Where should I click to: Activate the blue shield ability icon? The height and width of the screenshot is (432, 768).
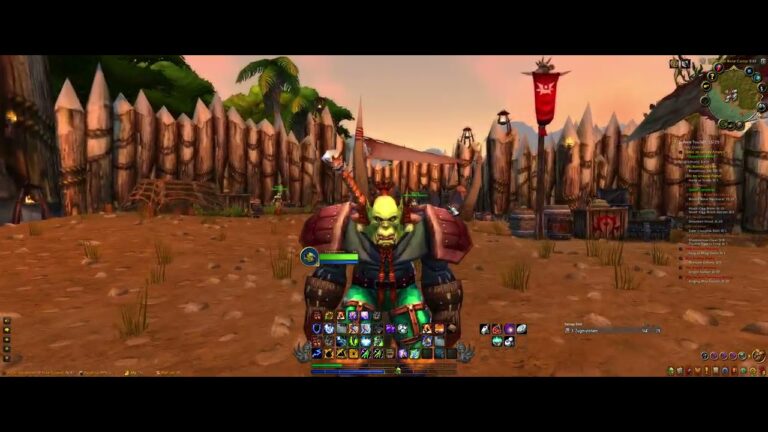(317, 328)
